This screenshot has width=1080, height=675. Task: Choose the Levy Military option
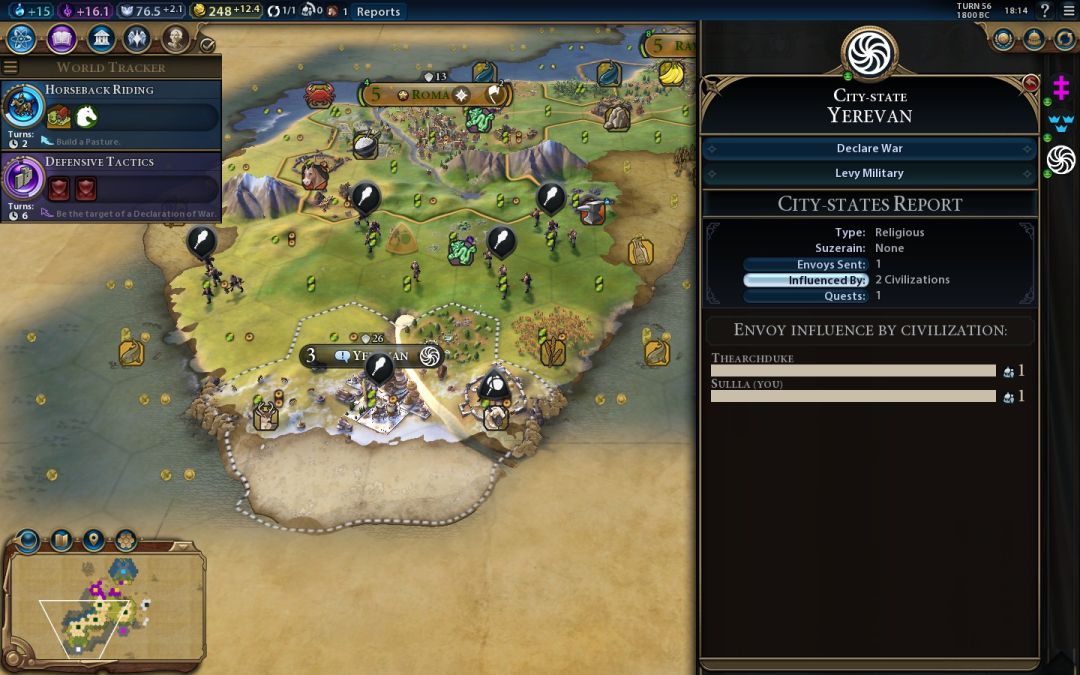point(869,173)
